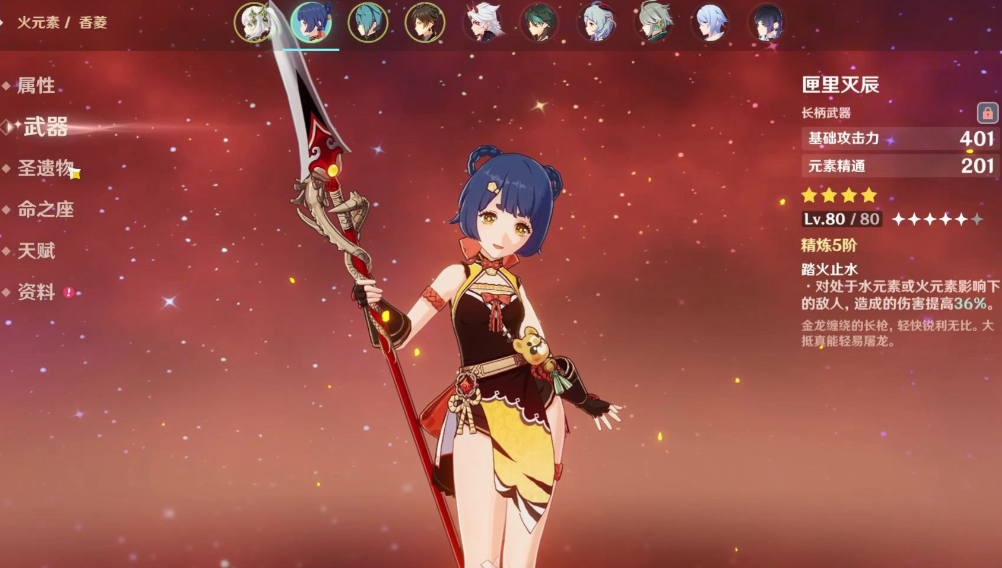The height and width of the screenshot is (568, 1002).
Task: Select Ganyu's light-blue-haired portrait
Action: pos(597,22)
